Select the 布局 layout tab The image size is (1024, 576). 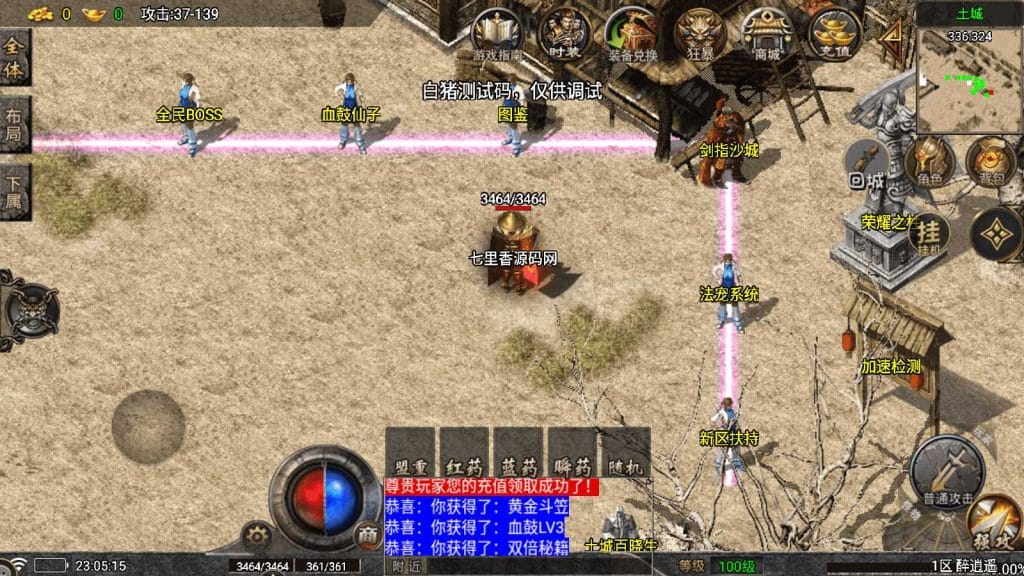(x=15, y=122)
